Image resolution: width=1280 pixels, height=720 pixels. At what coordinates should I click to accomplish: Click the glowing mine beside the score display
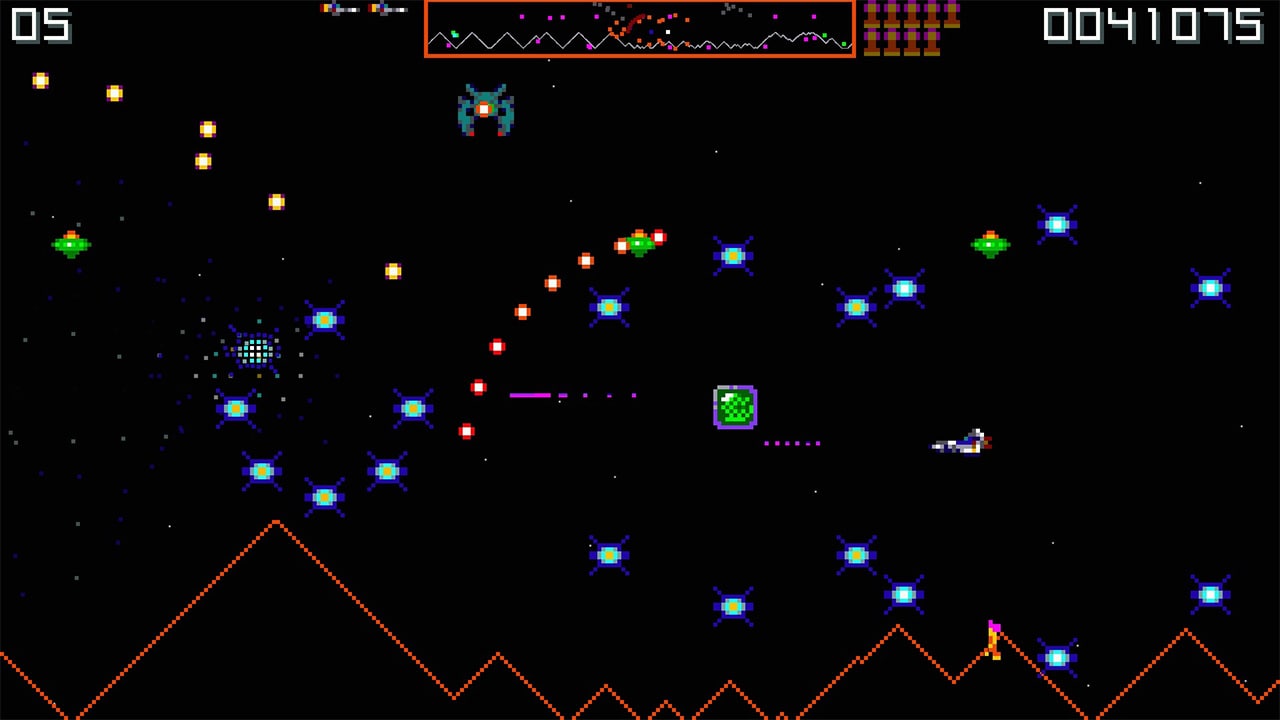1055,224
